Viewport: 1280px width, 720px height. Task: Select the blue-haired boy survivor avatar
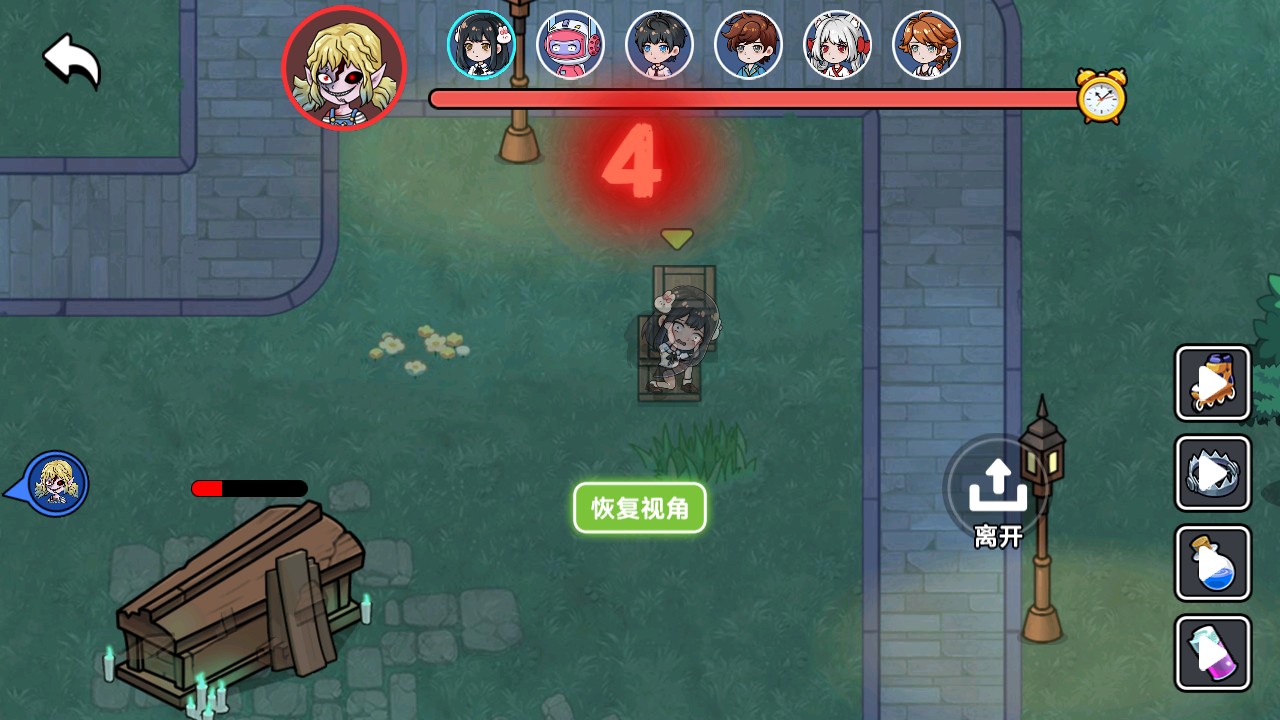tap(660, 44)
